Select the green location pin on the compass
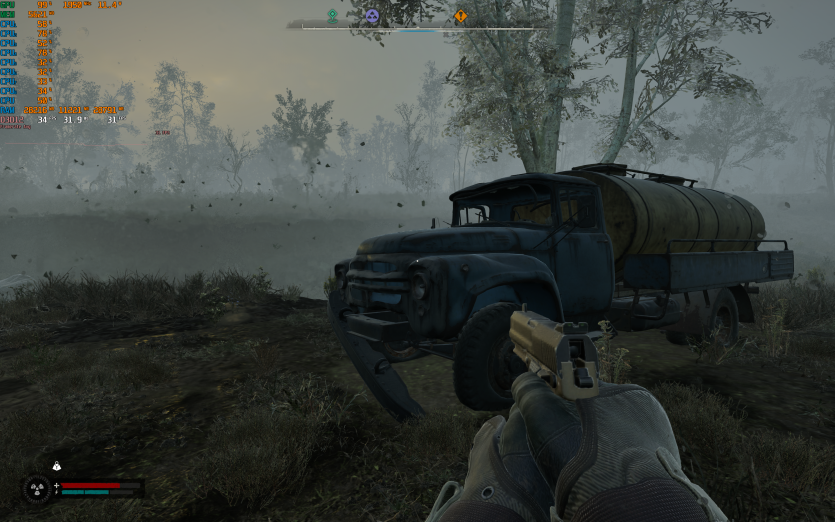This screenshot has width=835, height=522. (x=333, y=16)
